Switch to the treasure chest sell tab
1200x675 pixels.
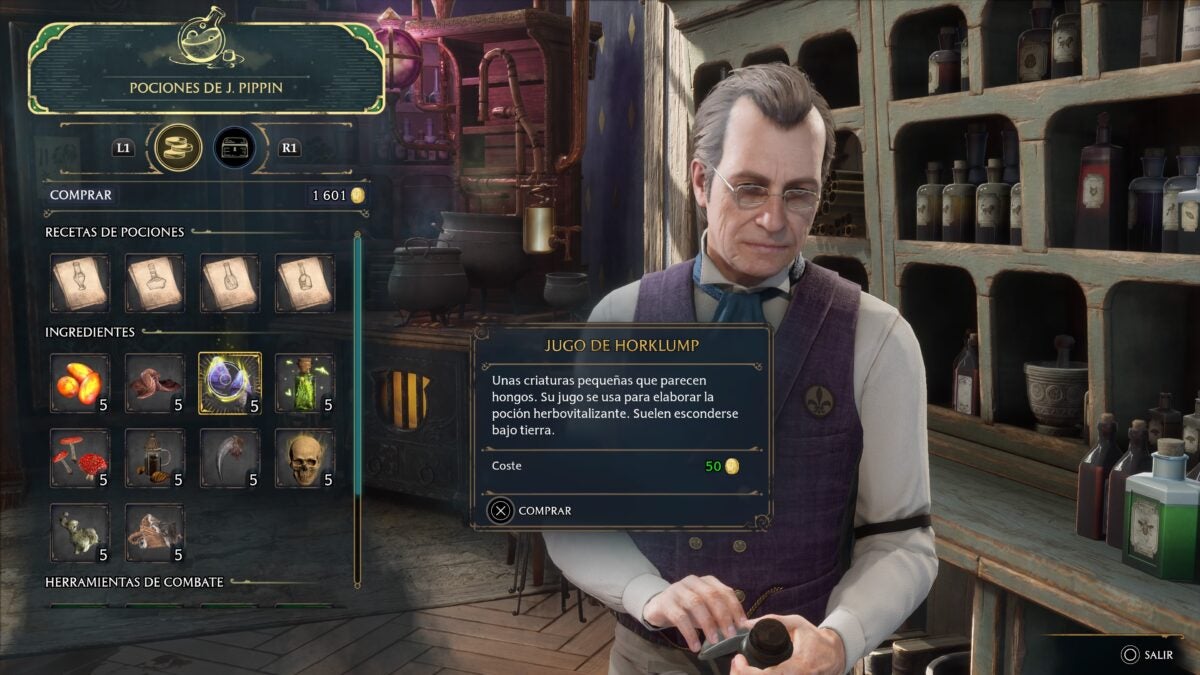click(x=234, y=148)
